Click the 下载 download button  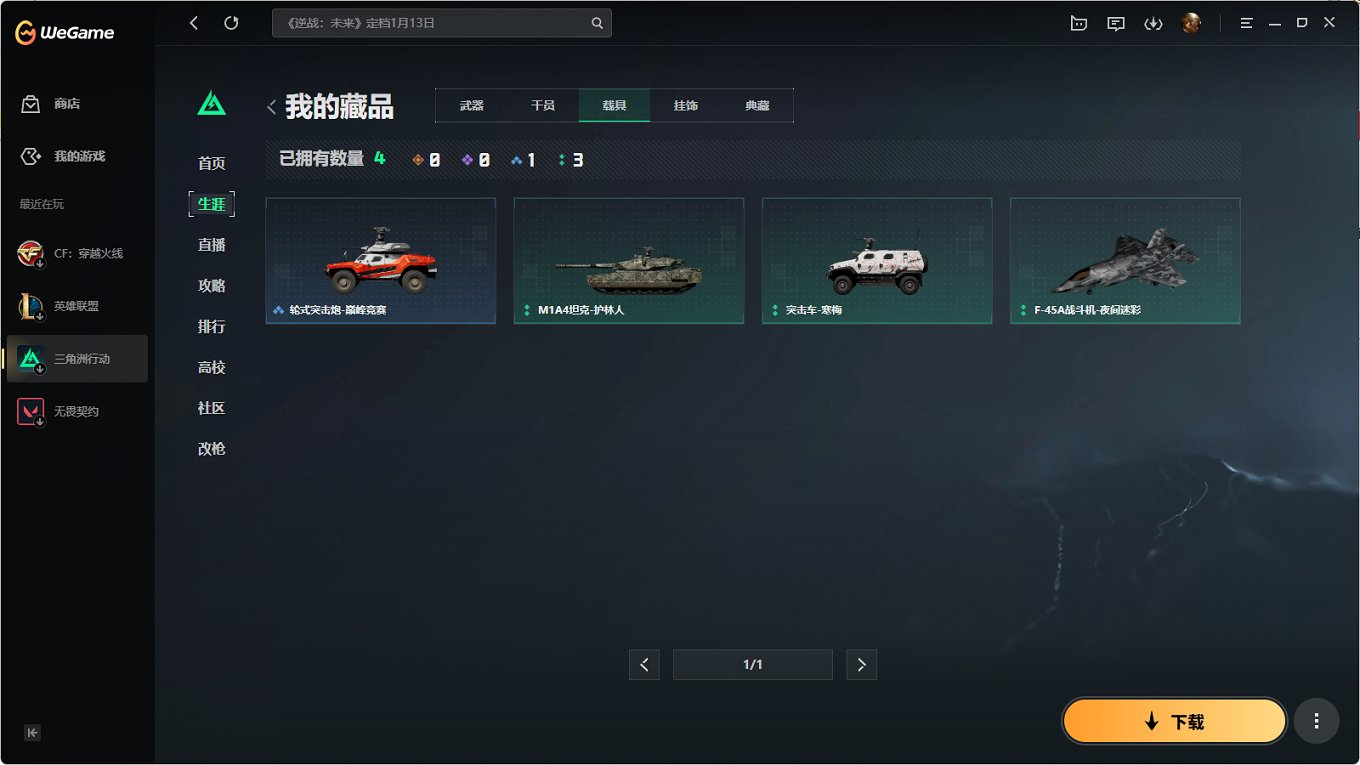click(x=1174, y=720)
